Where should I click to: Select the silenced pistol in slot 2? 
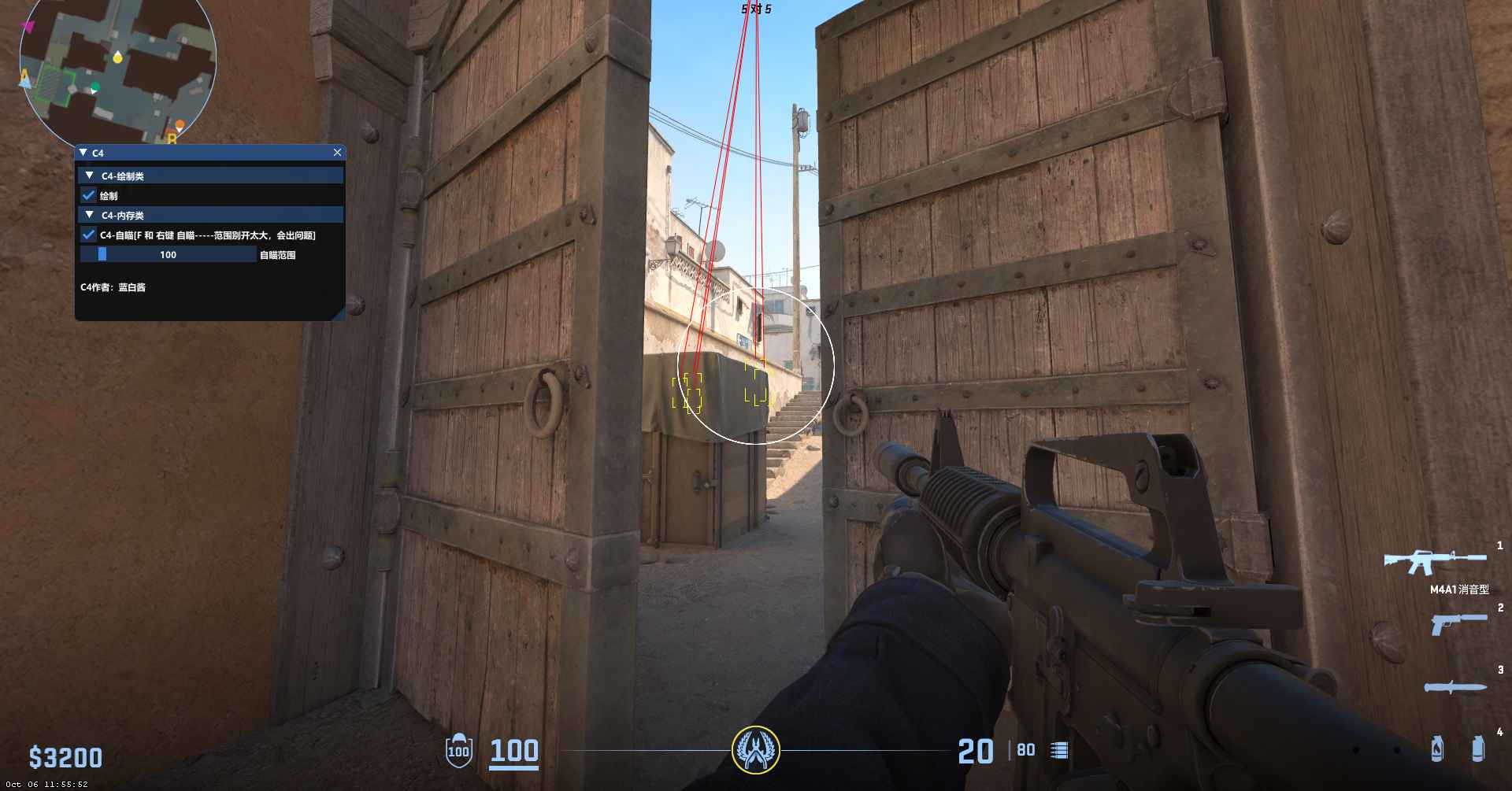tap(1458, 623)
